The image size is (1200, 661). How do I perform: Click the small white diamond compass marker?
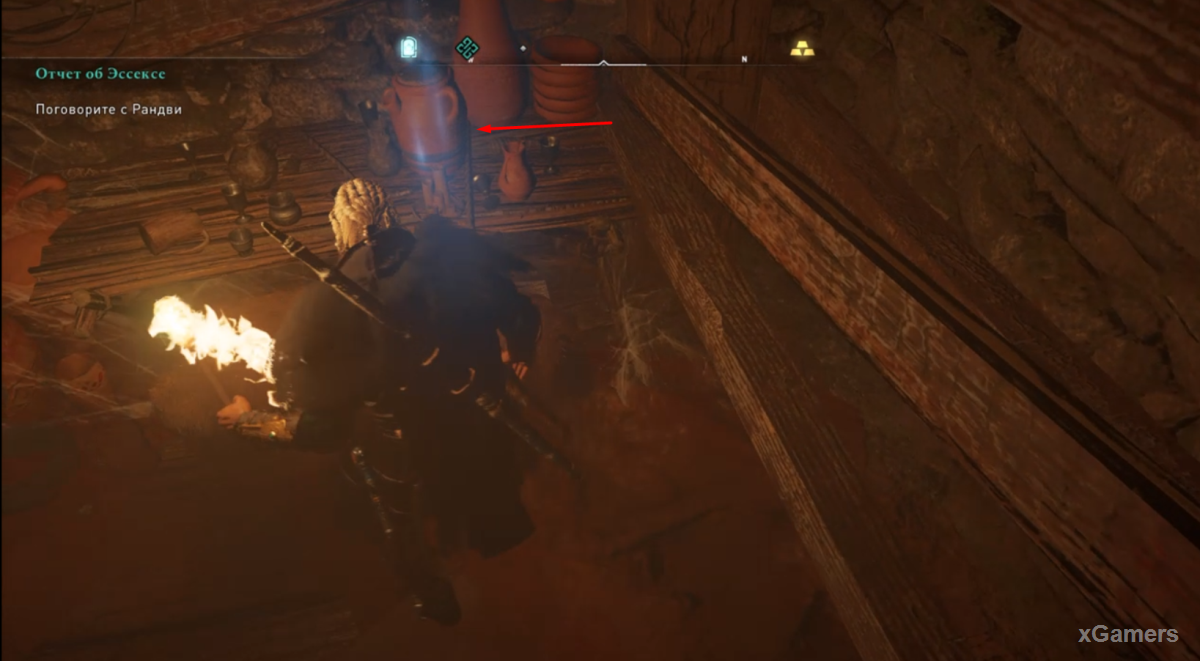(522, 47)
